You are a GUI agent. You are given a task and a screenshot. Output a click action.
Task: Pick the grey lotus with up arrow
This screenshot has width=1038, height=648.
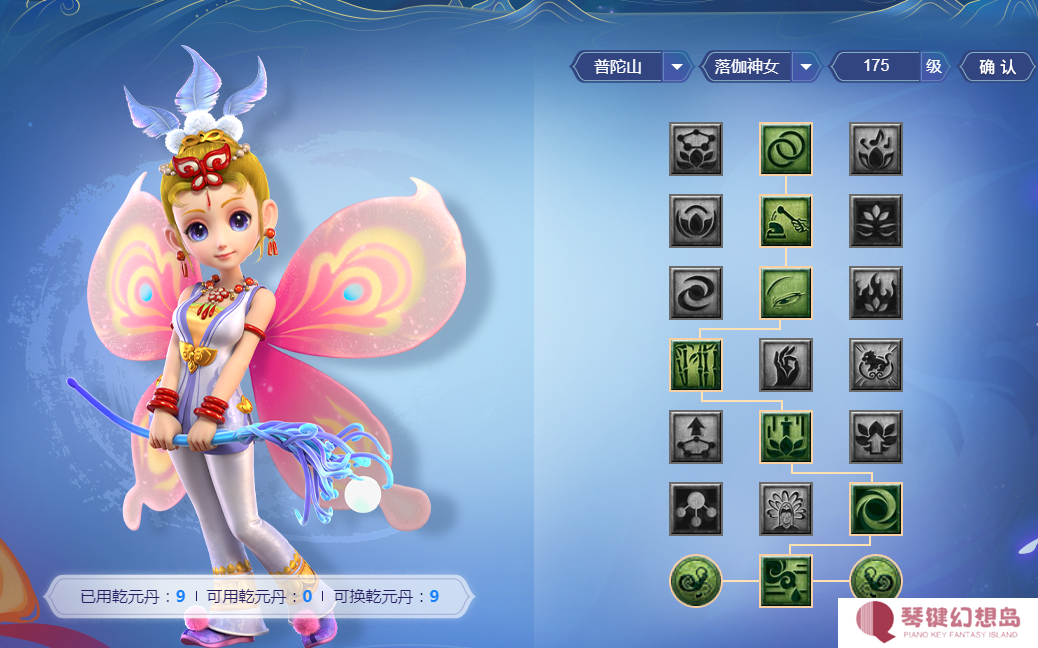(876, 437)
